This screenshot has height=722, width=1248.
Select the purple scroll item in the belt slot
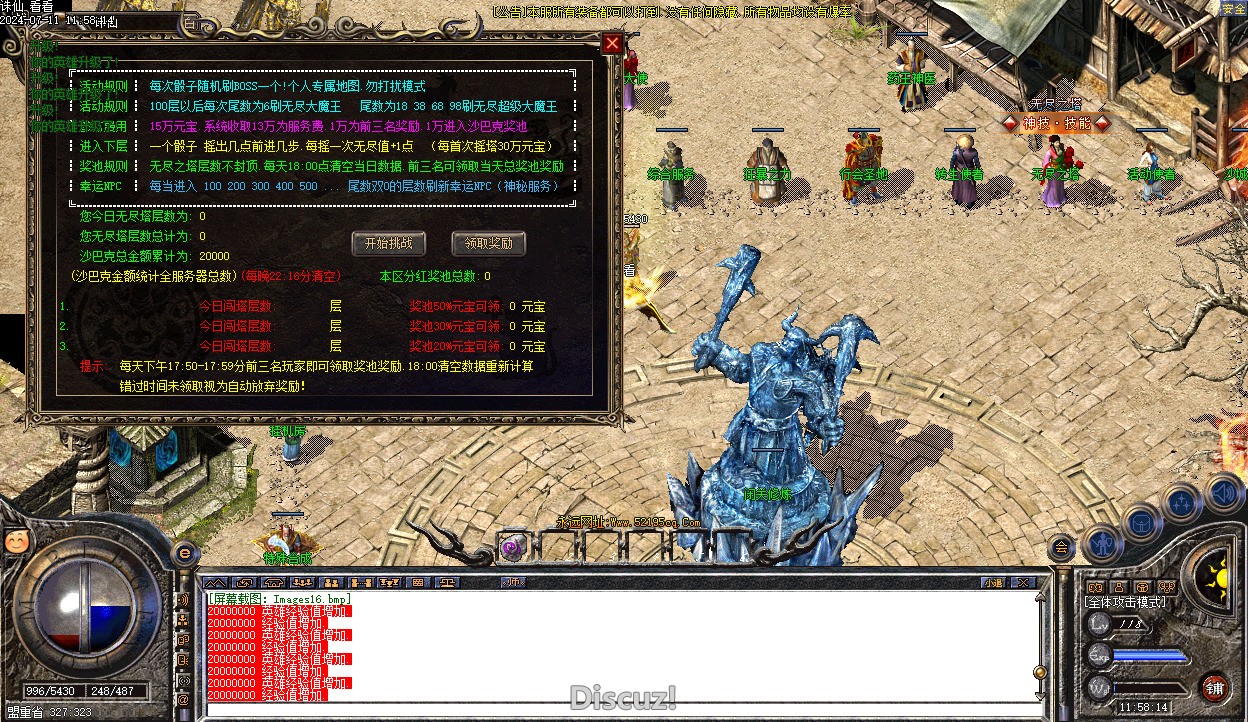pyautogui.click(x=512, y=547)
